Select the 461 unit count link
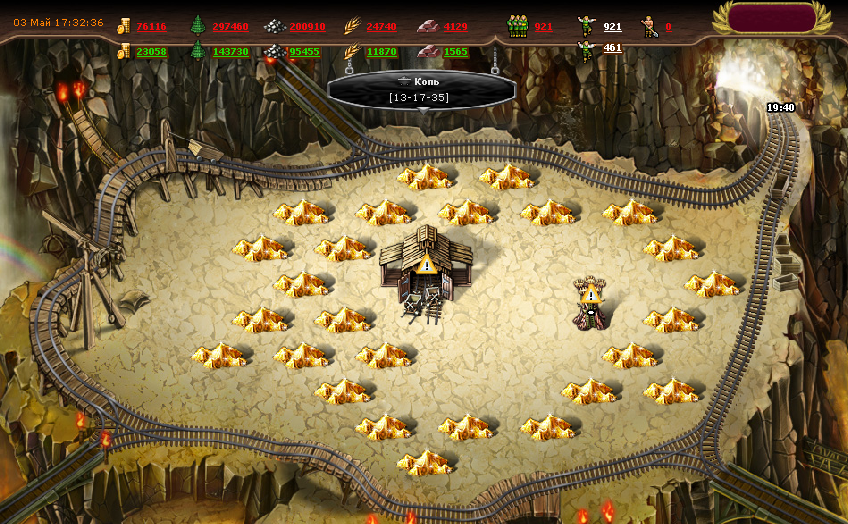Viewport: 848px width, 524px height. (612, 47)
